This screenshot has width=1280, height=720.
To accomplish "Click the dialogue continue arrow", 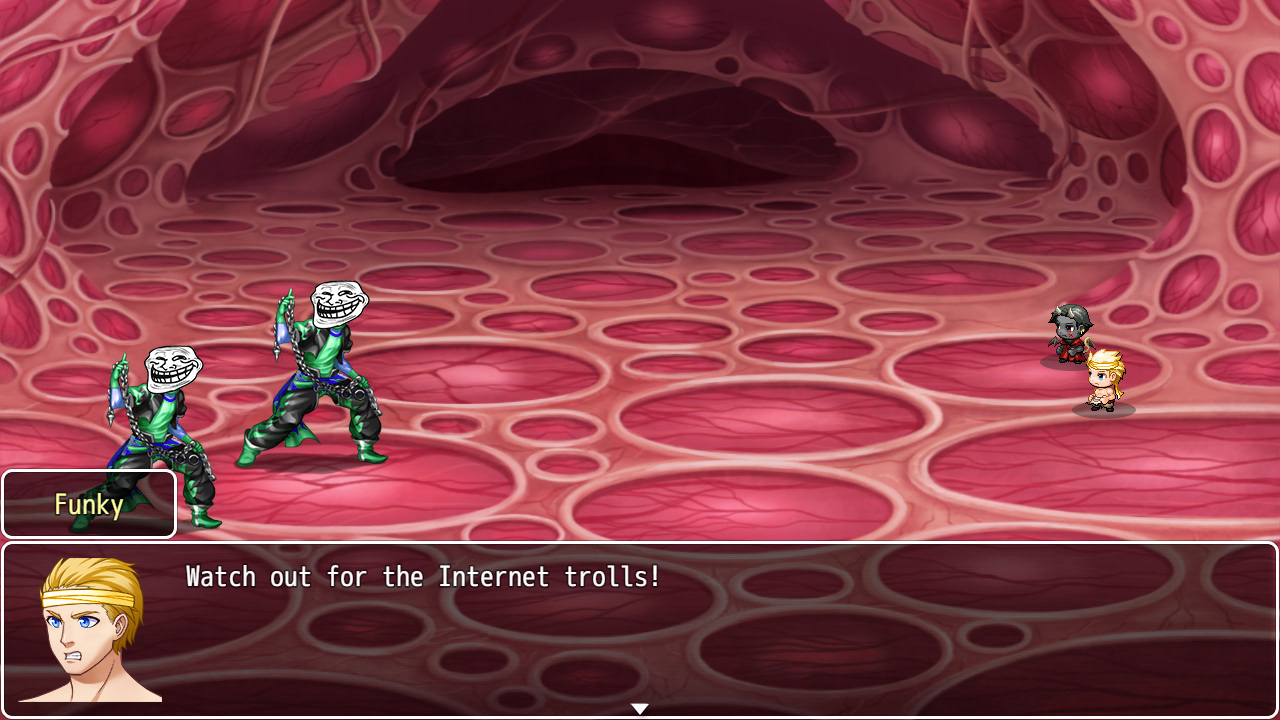I will point(640,709).
